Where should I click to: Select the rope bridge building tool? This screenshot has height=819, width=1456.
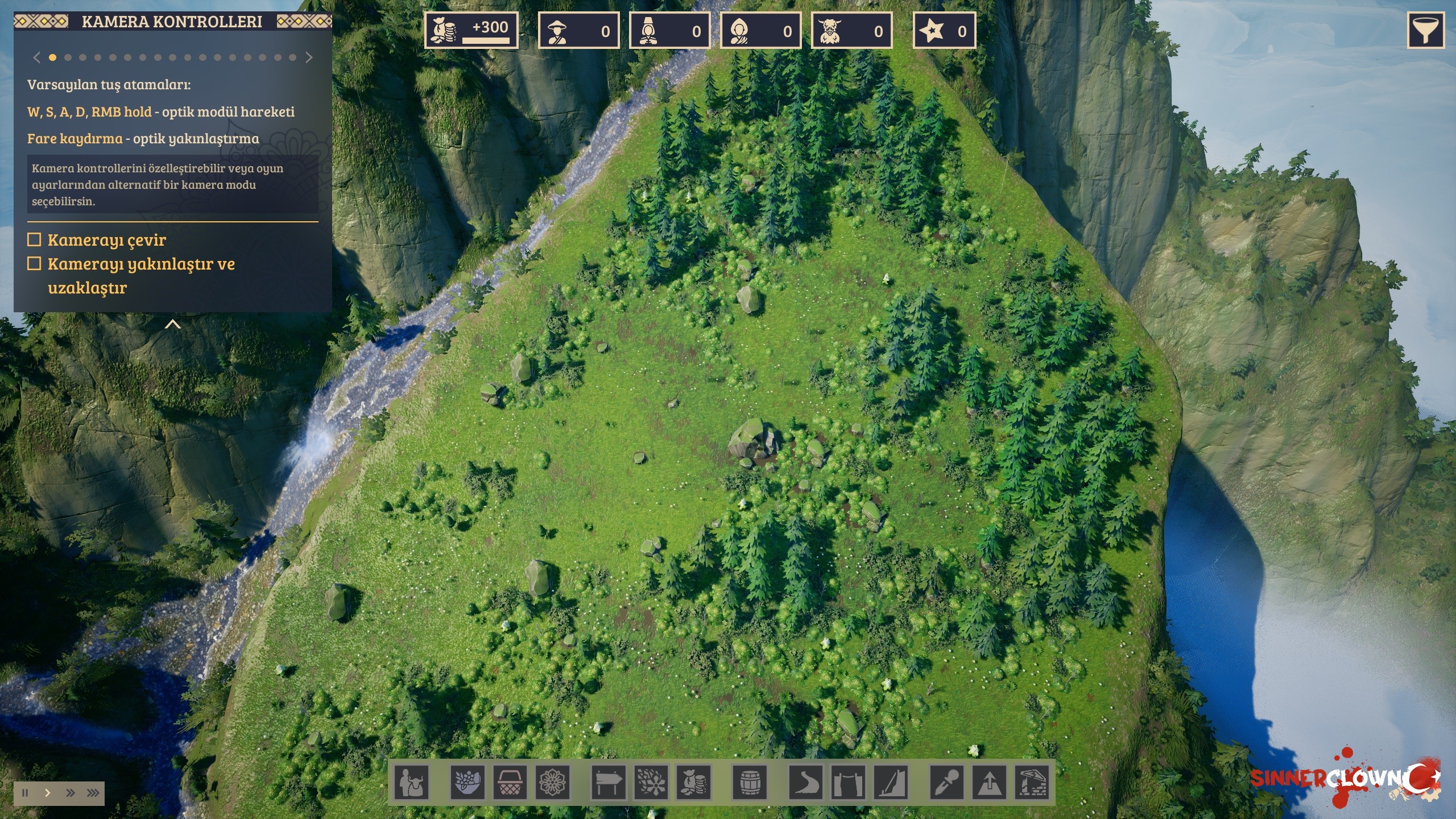click(848, 783)
